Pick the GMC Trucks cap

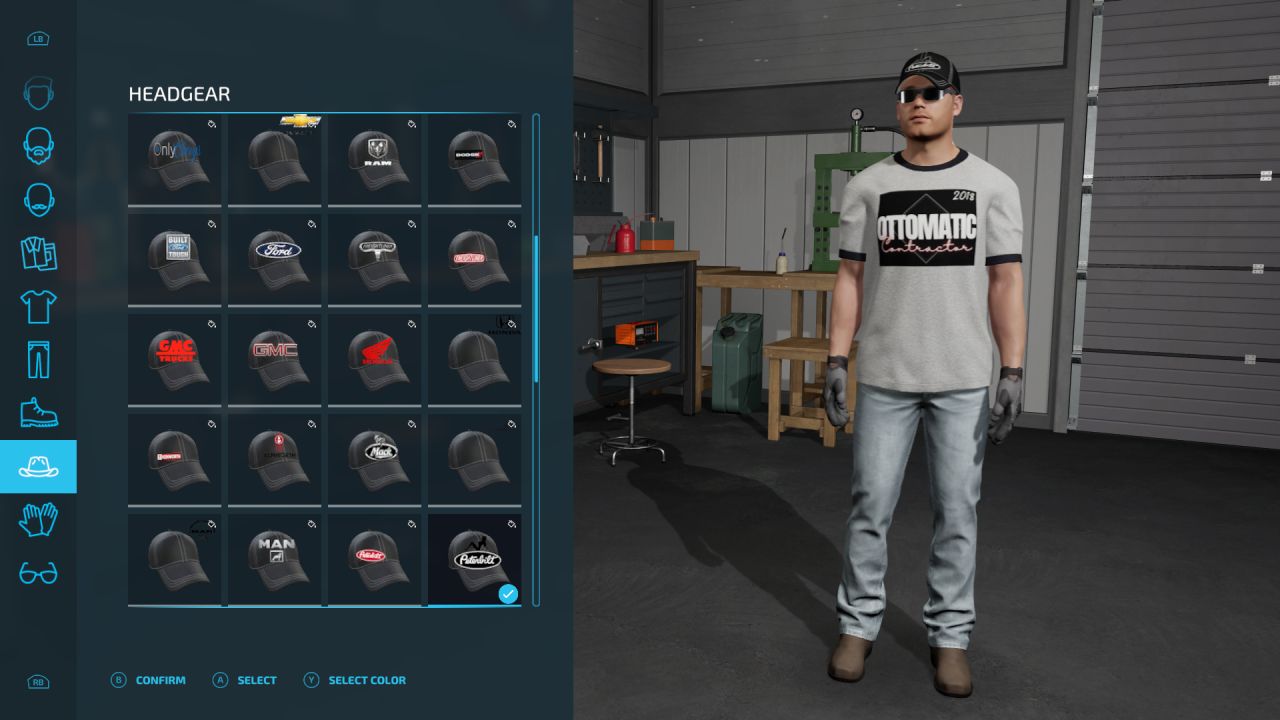pos(175,358)
